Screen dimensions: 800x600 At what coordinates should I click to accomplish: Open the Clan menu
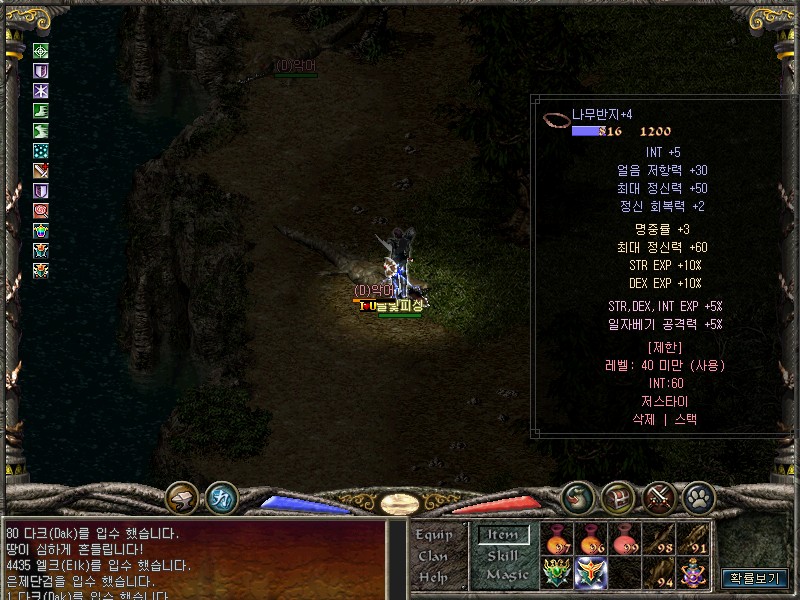(x=434, y=556)
